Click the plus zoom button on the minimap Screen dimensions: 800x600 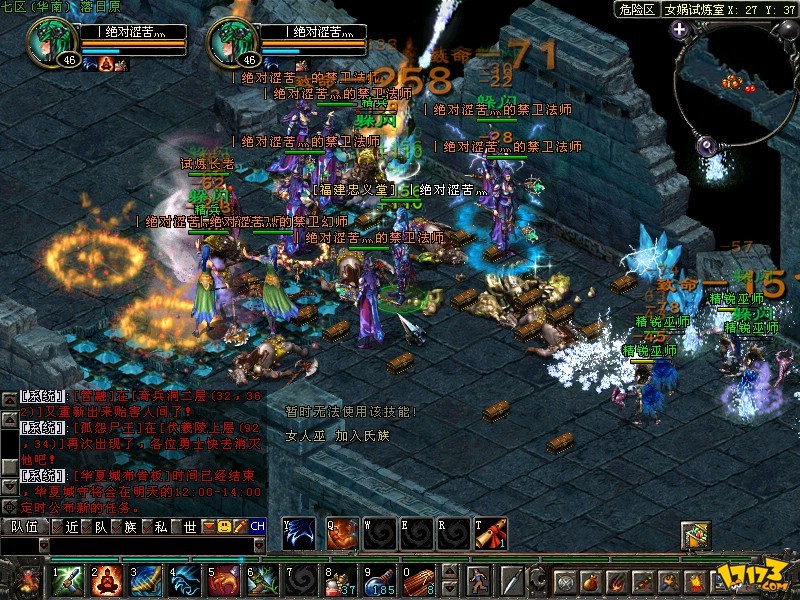[x=680, y=30]
